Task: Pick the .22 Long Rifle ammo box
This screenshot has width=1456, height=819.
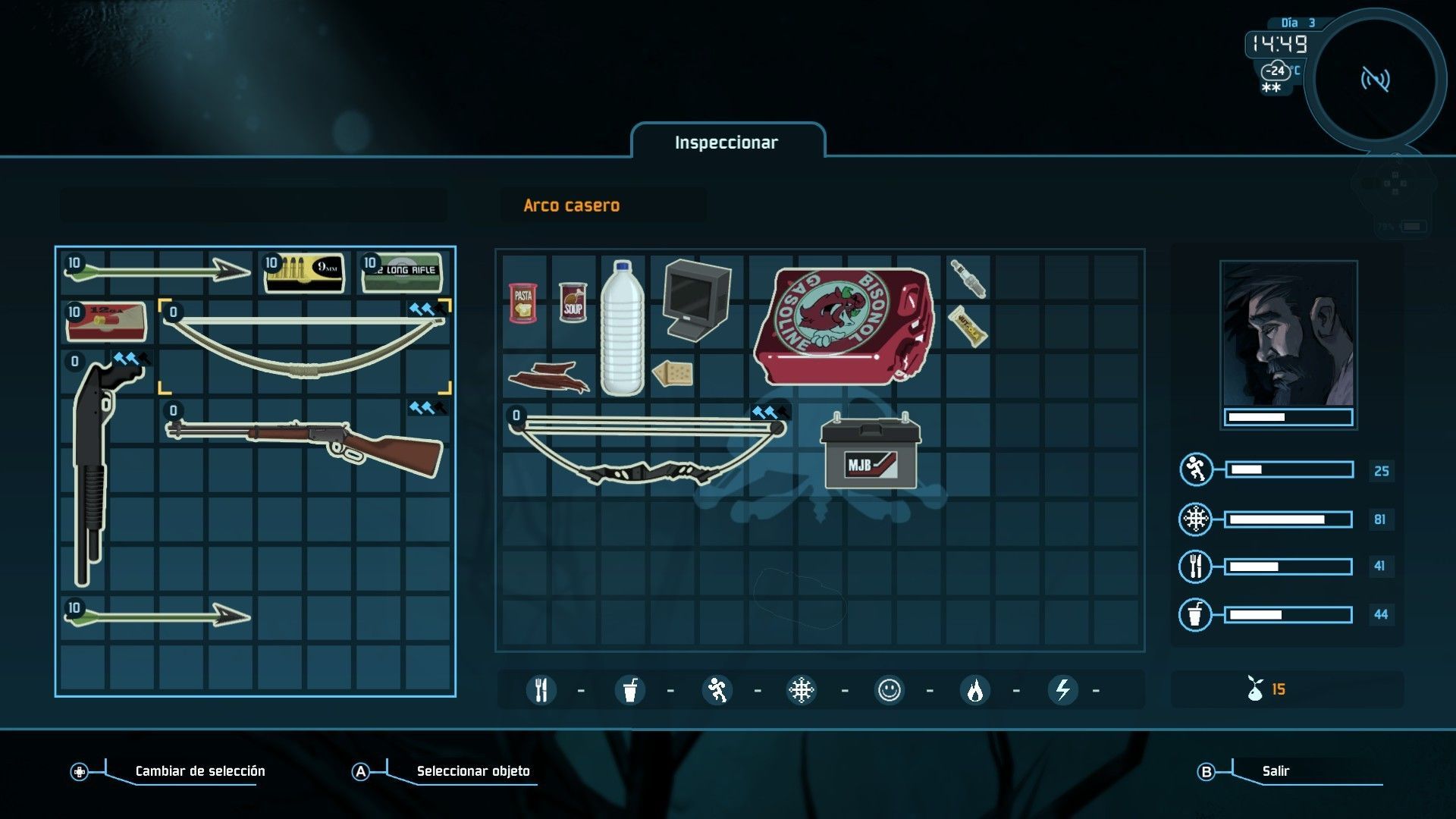Action: 402,273
